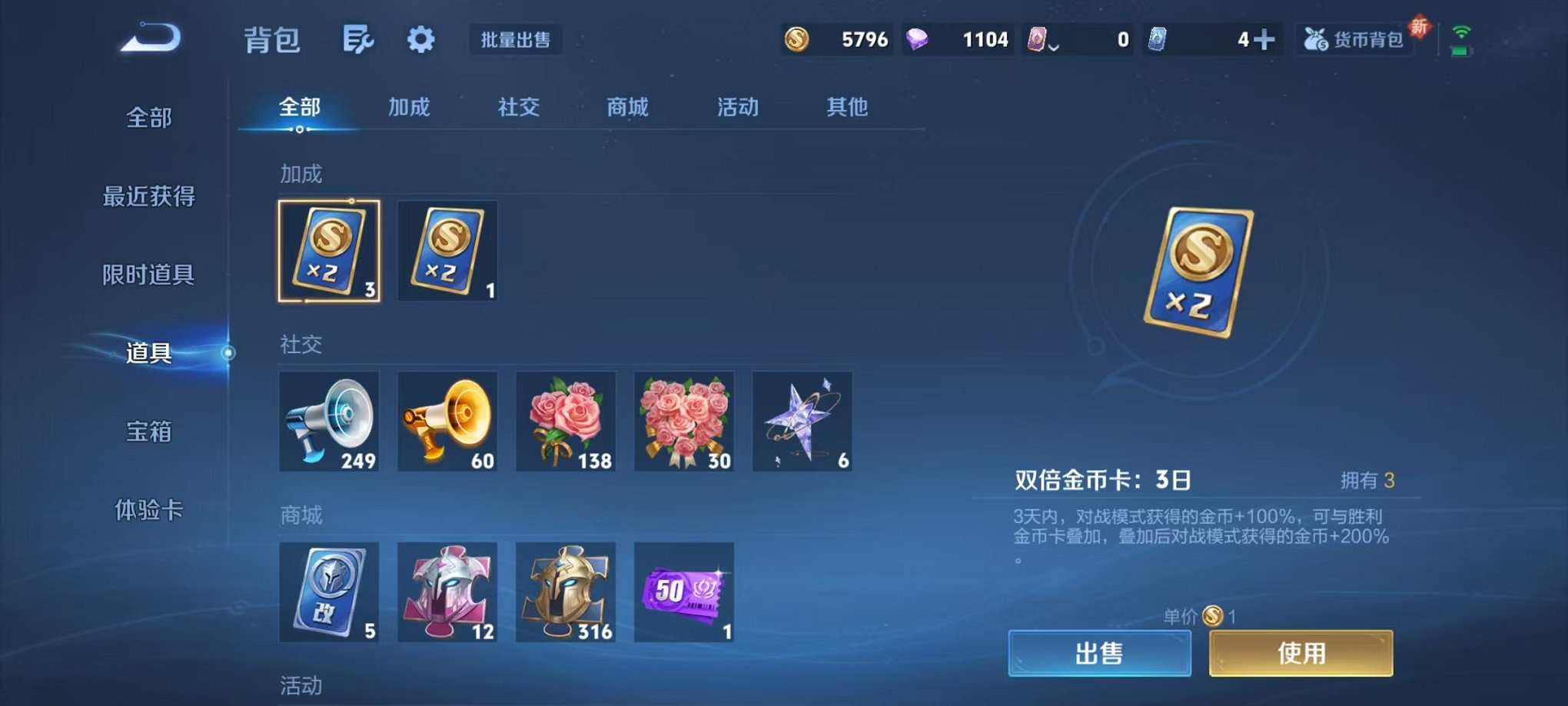Select the double gold card item
This screenshot has height=706, width=1568.
329,250
